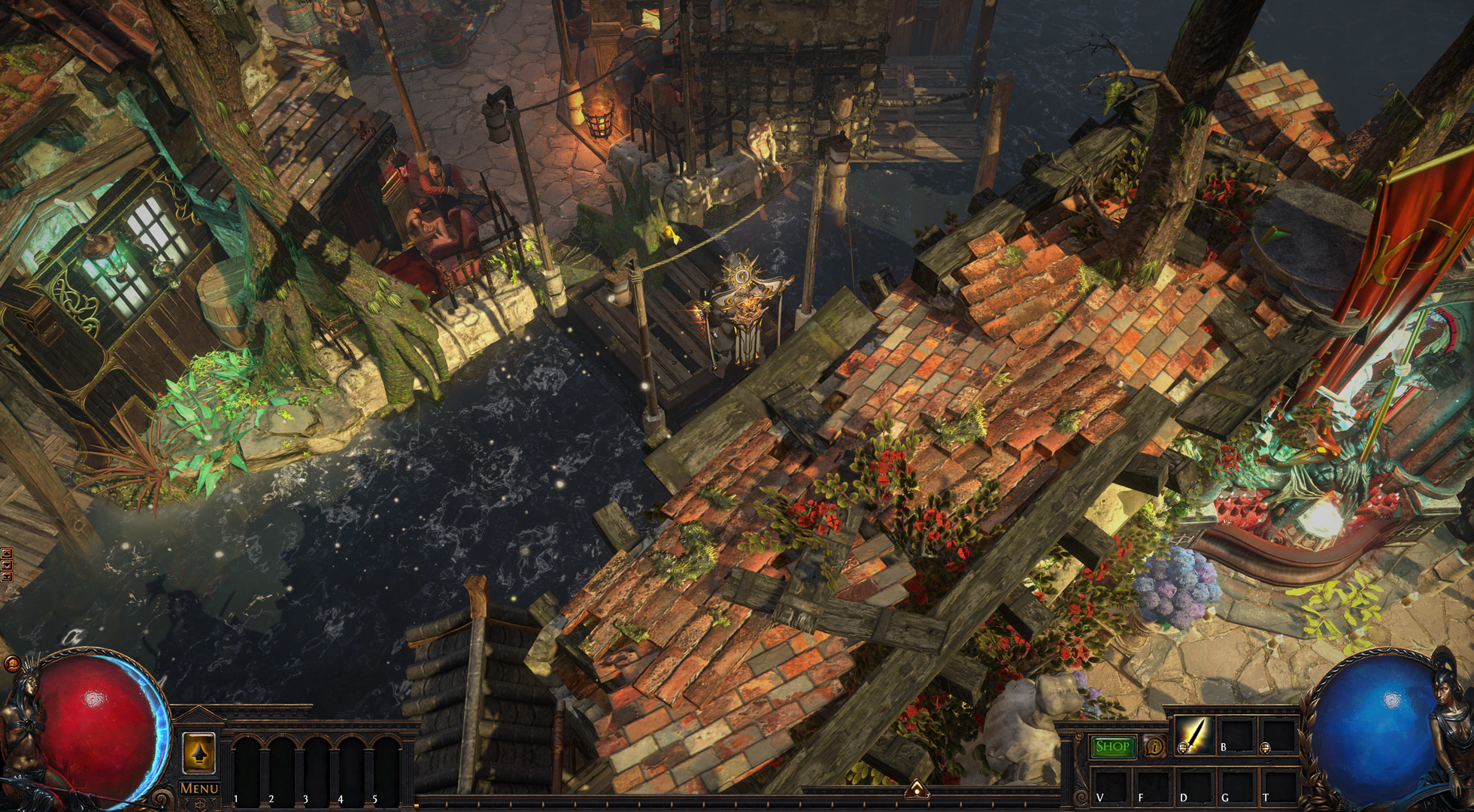Screen dimensions: 1474x812
Task: Select the glowing sword attack skill slot
Action: pyautogui.click(x=1195, y=735)
